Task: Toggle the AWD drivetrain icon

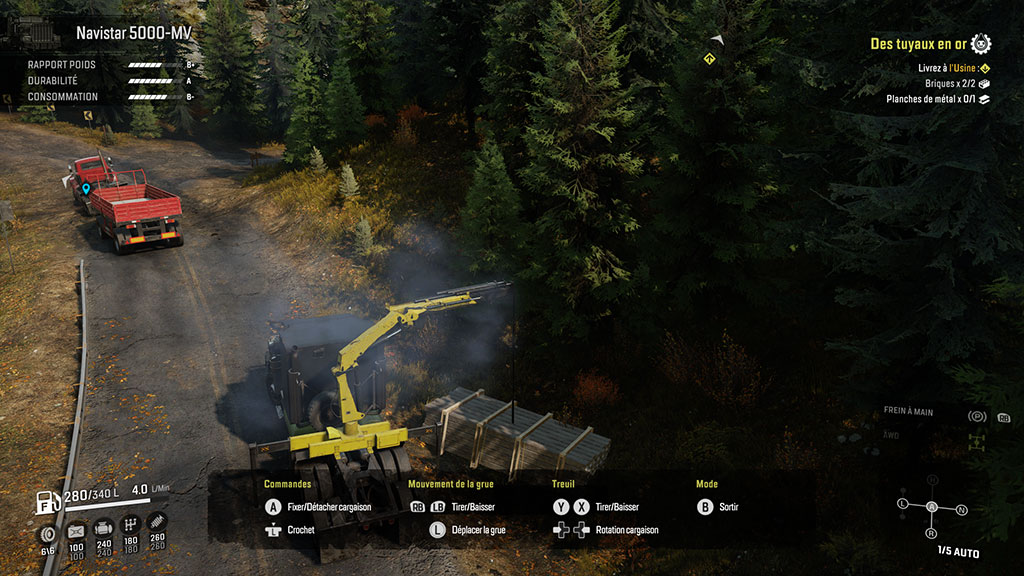Action: tap(976, 440)
